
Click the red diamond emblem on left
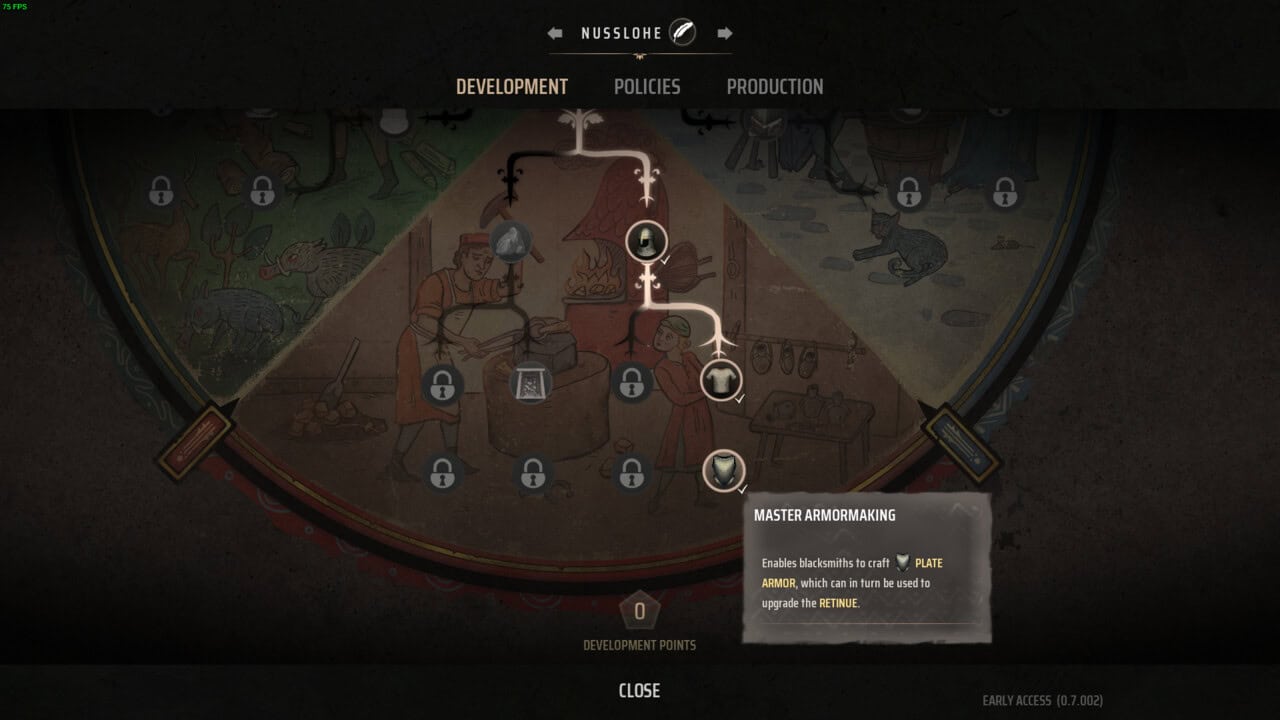point(195,442)
